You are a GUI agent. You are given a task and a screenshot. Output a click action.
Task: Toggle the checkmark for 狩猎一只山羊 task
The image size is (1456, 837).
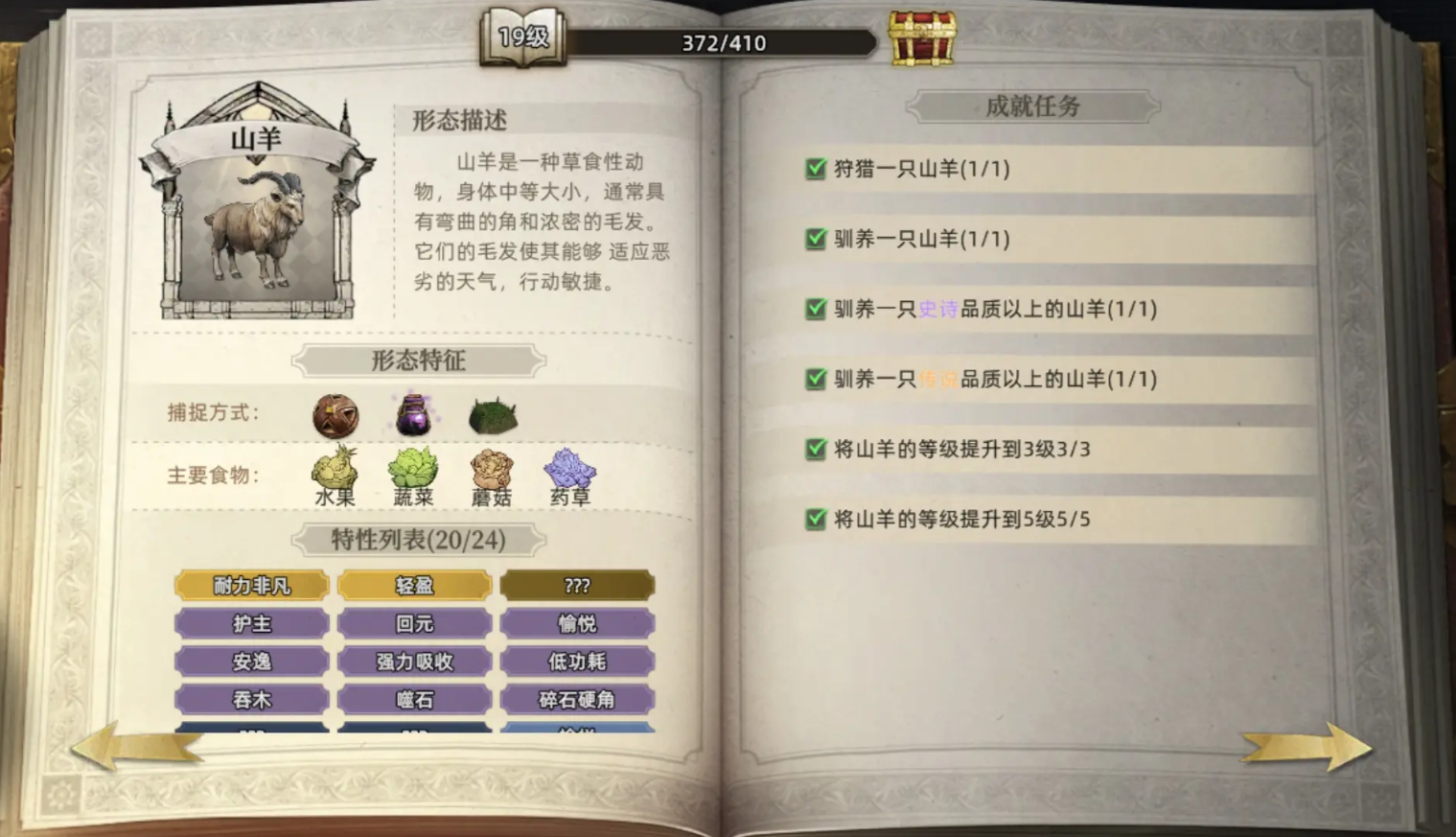tap(816, 168)
